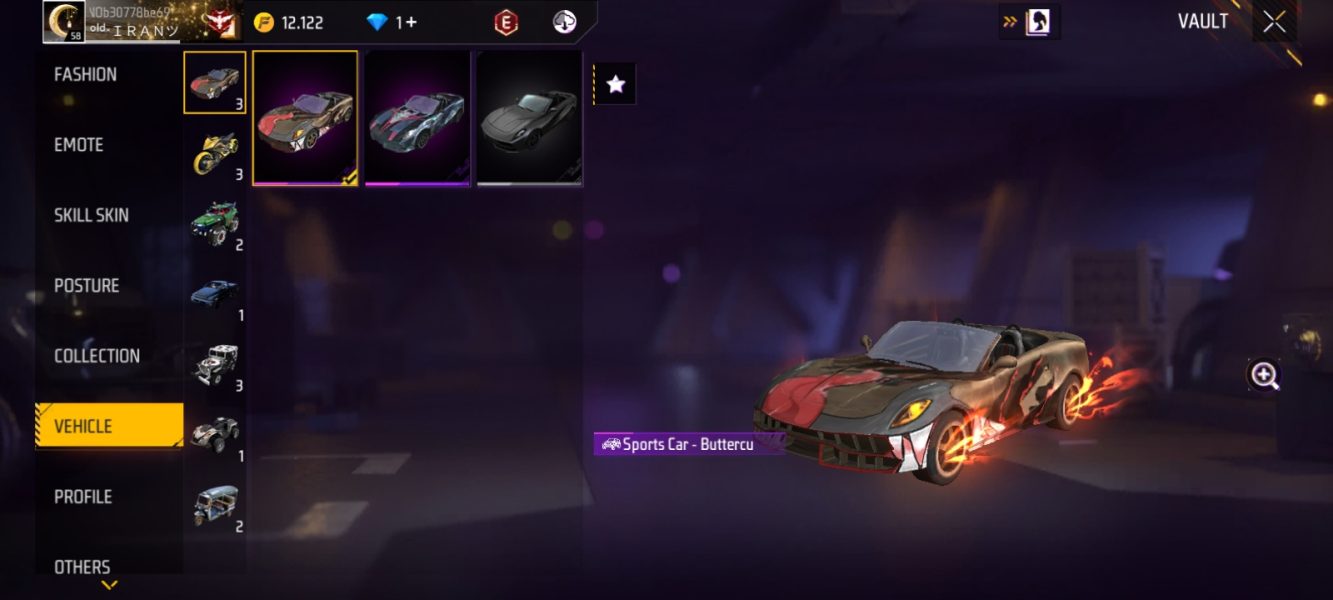Open the Fashion category
Image resolution: width=1333 pixels, height=600 pixels.
[86, 75]
